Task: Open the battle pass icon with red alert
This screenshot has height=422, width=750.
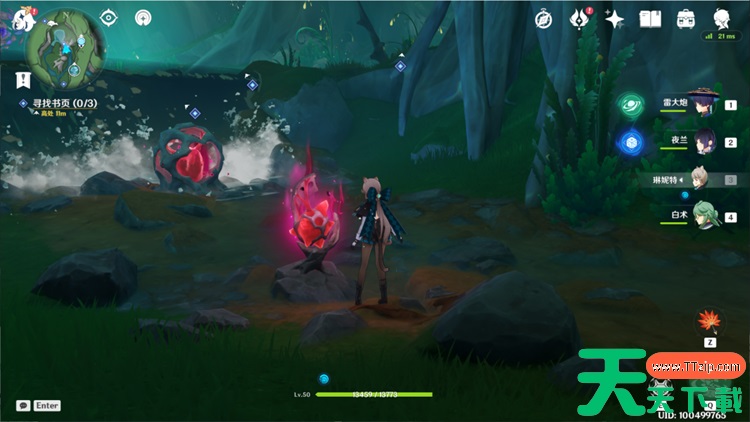Action: click(x=579, y=19)
